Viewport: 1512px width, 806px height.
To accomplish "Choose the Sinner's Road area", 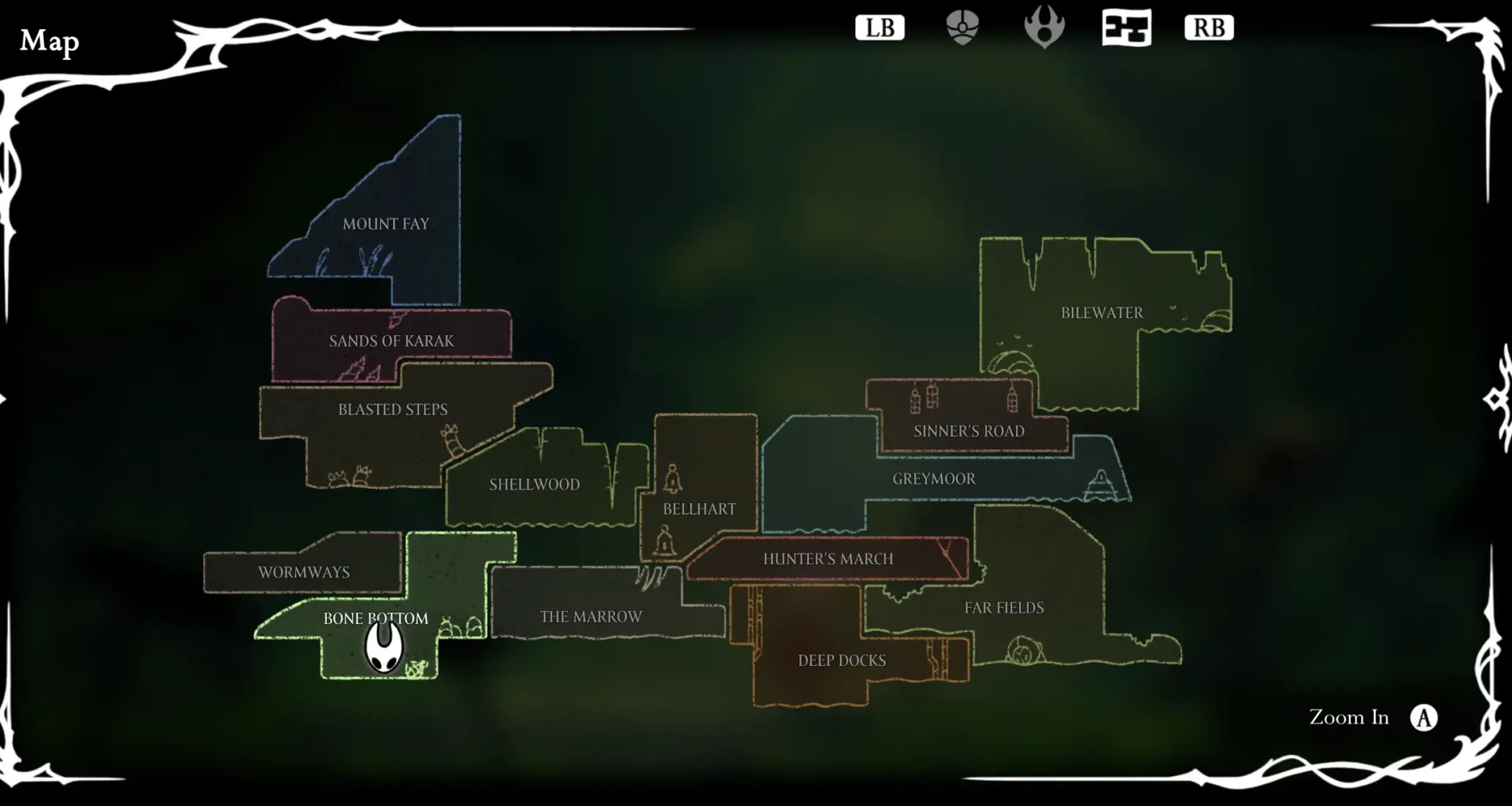I will point(969,431).
